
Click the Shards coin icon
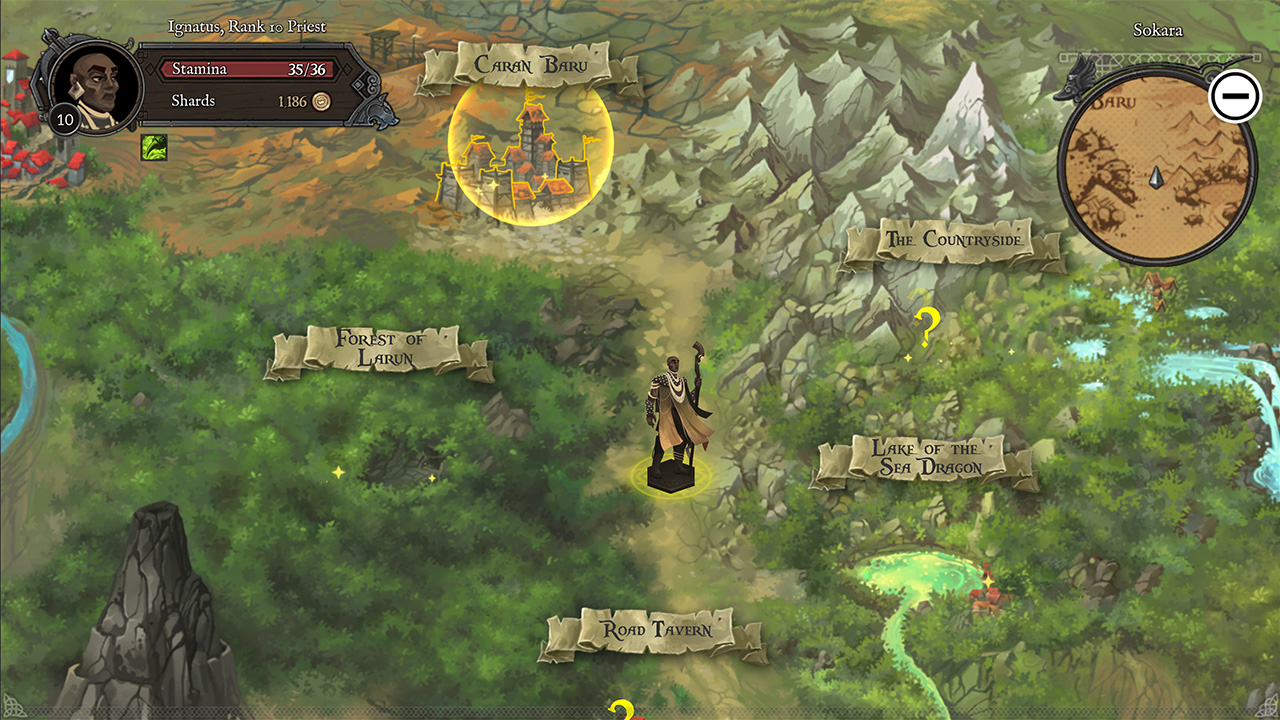322,101
